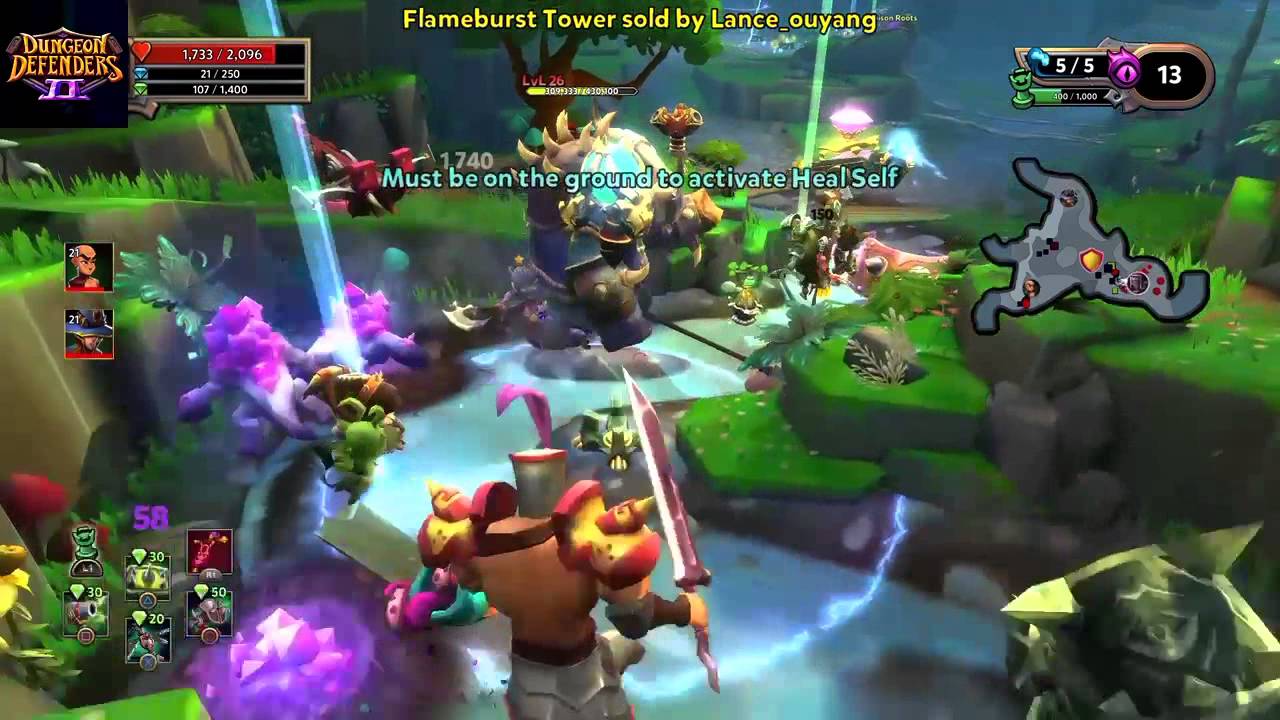The width and height of the screenshot is (1280, 720).
Task: Click the green tower build mode icon
Action: point(86,548)
